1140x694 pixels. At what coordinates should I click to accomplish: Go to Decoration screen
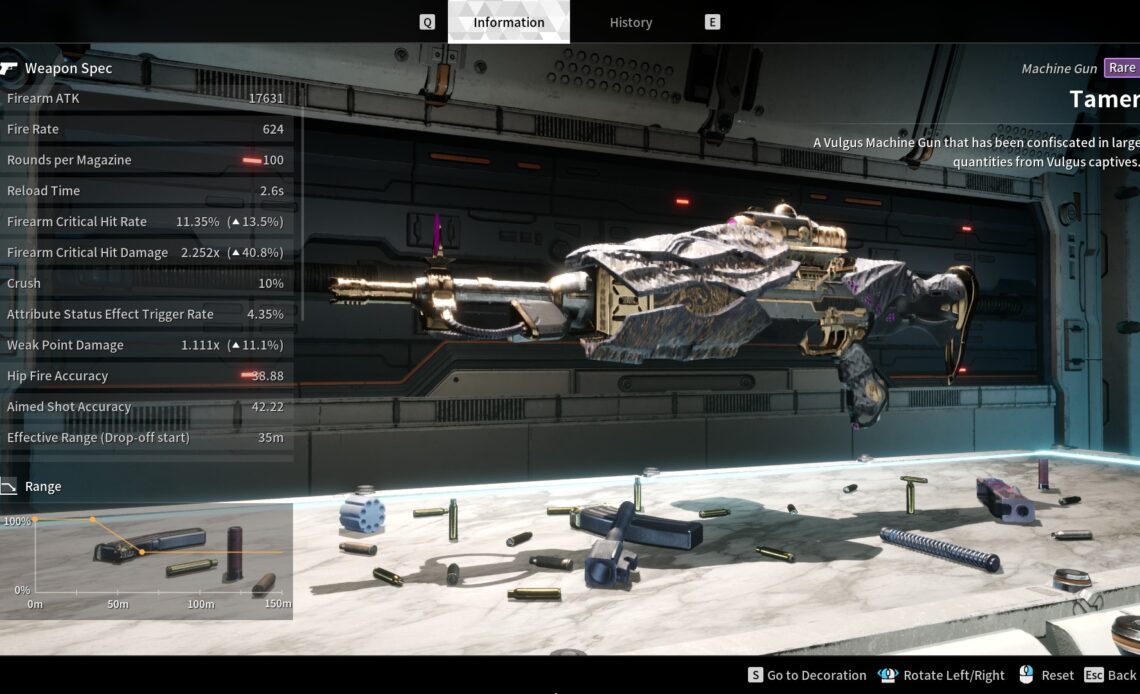807,675
